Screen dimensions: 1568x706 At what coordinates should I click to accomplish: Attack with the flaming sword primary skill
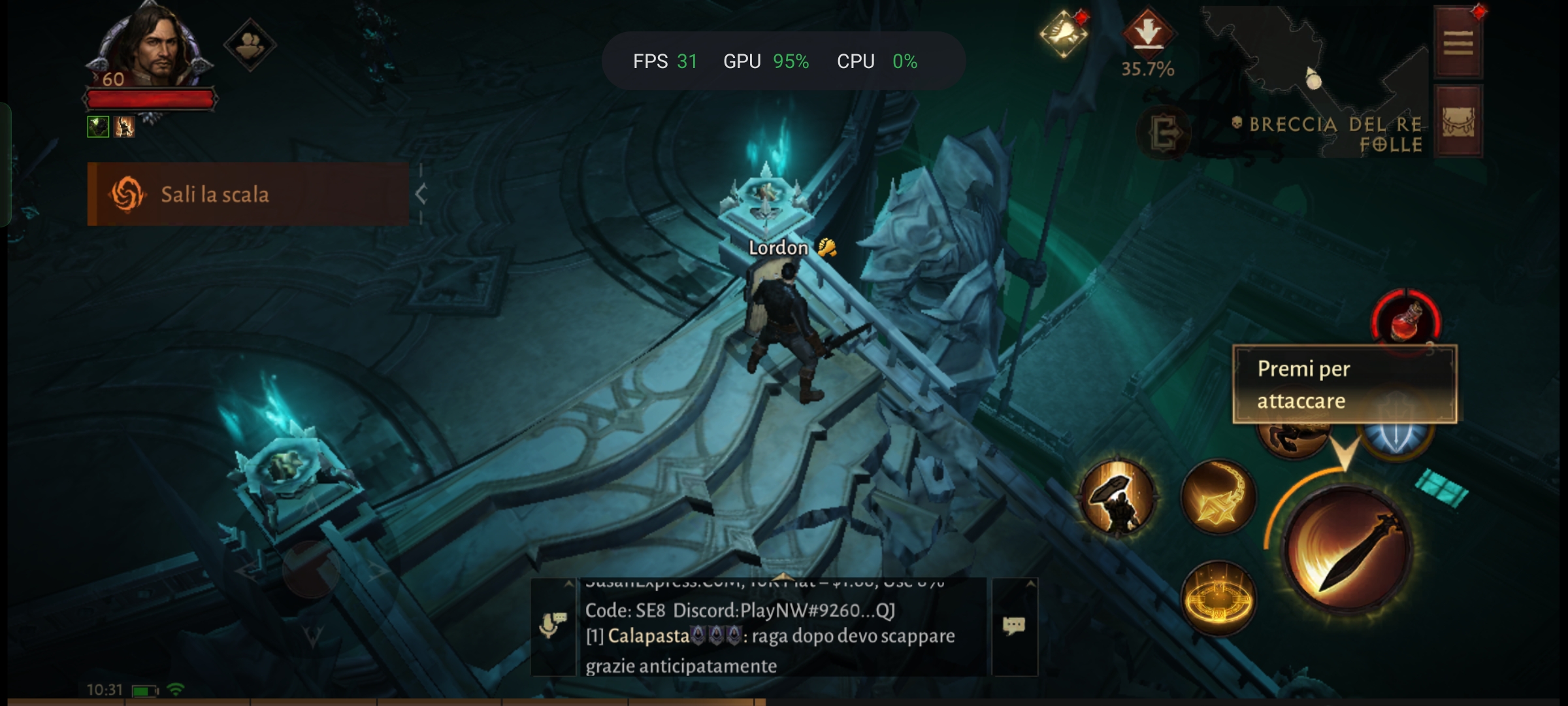[1348, 550]
